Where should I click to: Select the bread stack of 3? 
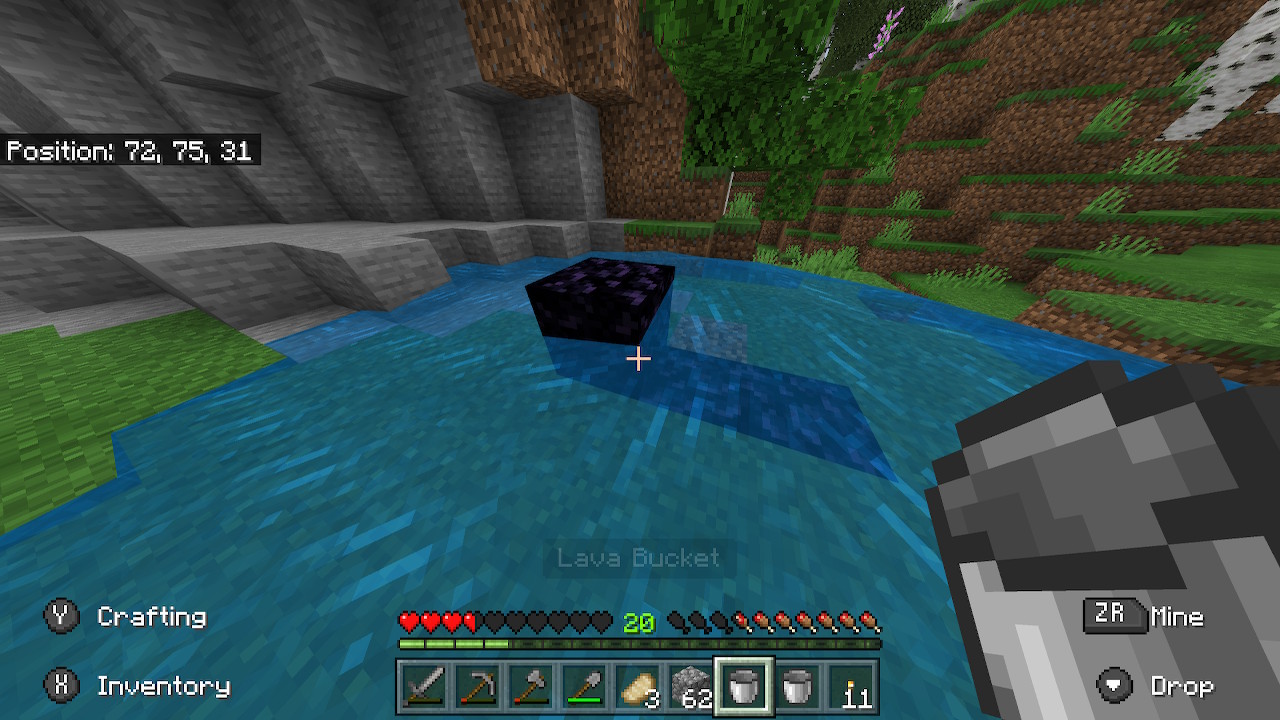pos(637,687)
